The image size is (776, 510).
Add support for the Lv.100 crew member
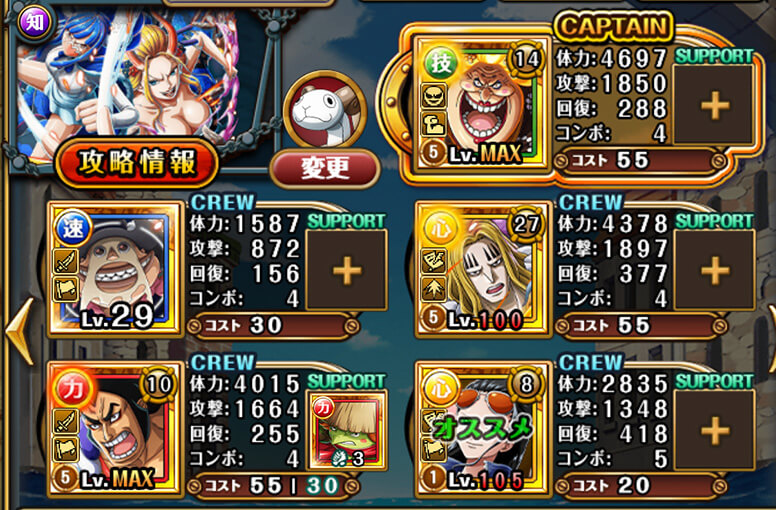[714, 269]
